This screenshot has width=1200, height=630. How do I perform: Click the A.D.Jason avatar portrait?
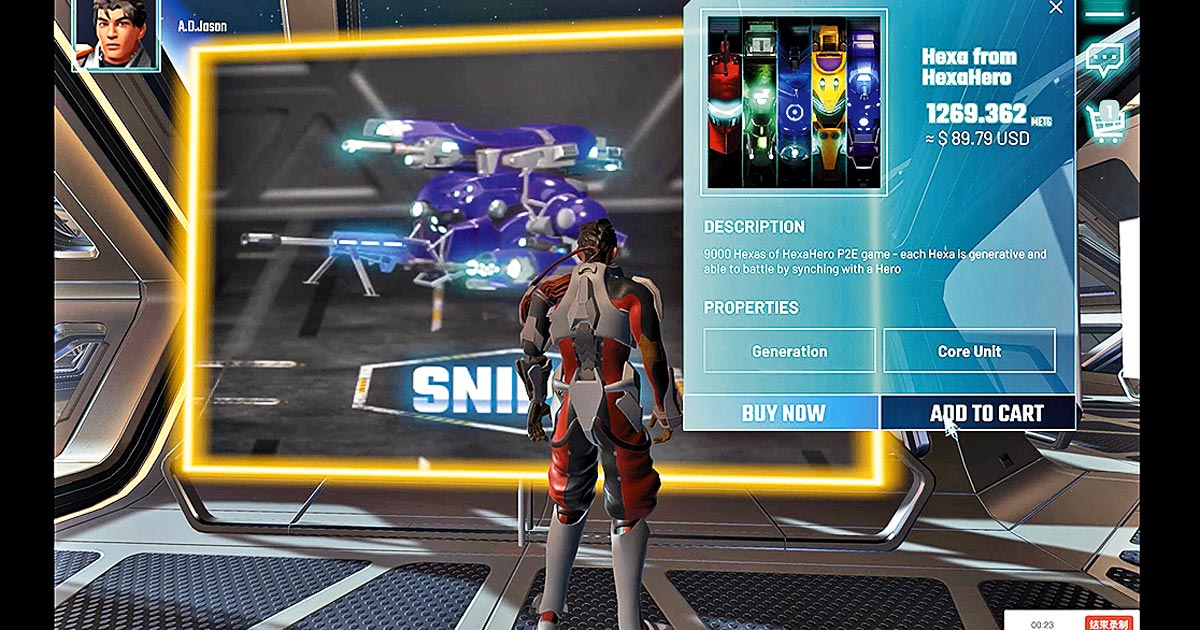116,32
